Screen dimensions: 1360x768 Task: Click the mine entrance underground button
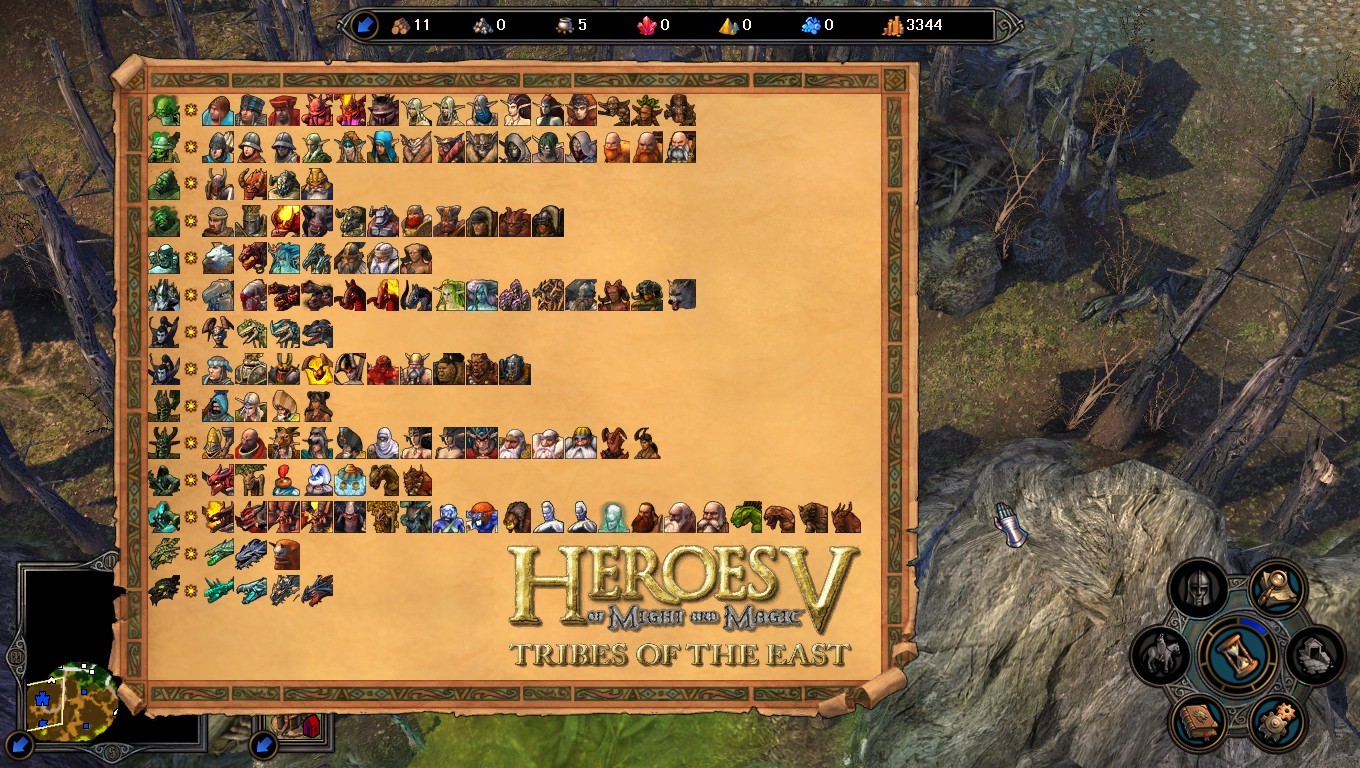1315,655
